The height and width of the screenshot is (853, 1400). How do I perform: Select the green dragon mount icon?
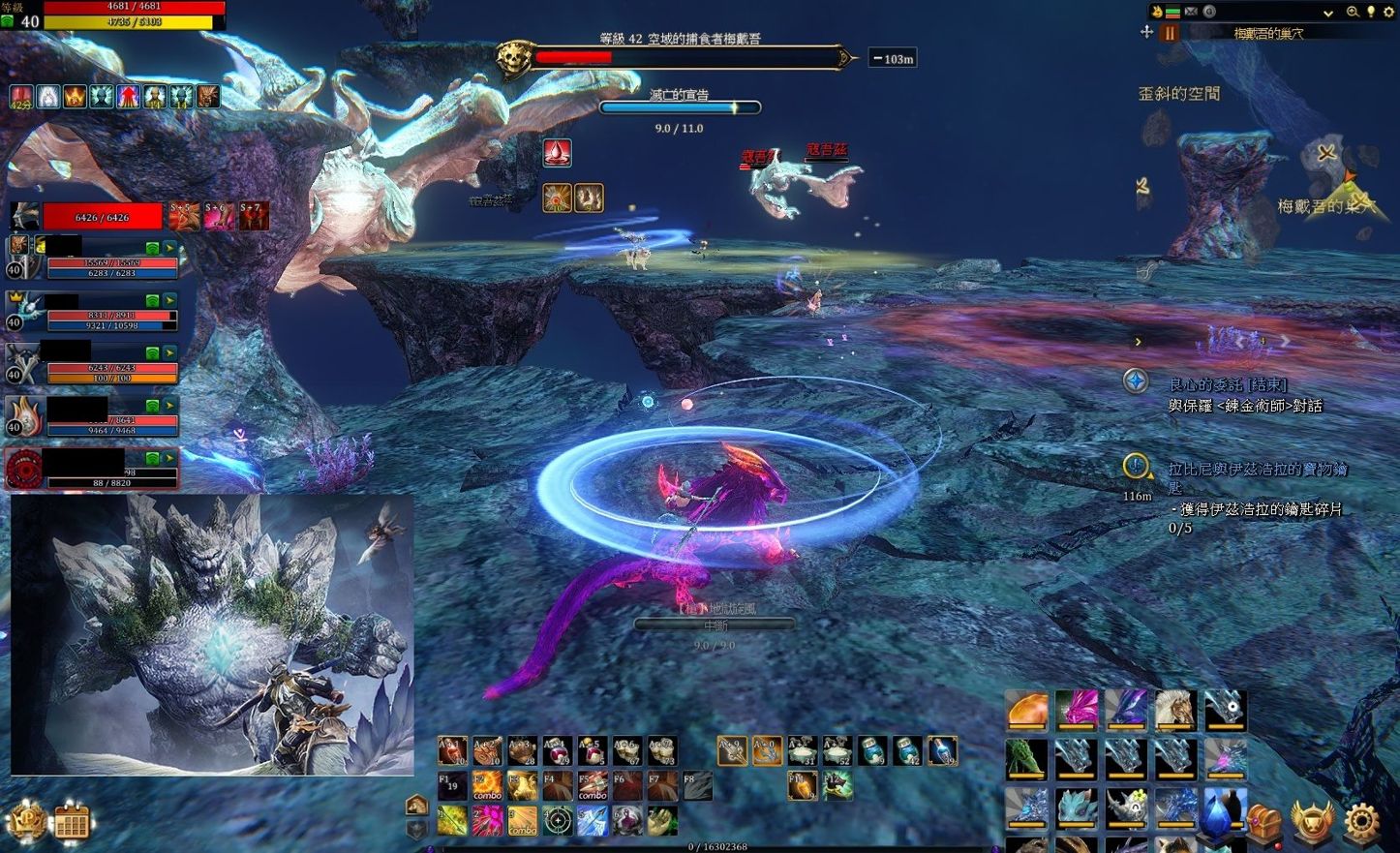click(x=1026, y=759)
